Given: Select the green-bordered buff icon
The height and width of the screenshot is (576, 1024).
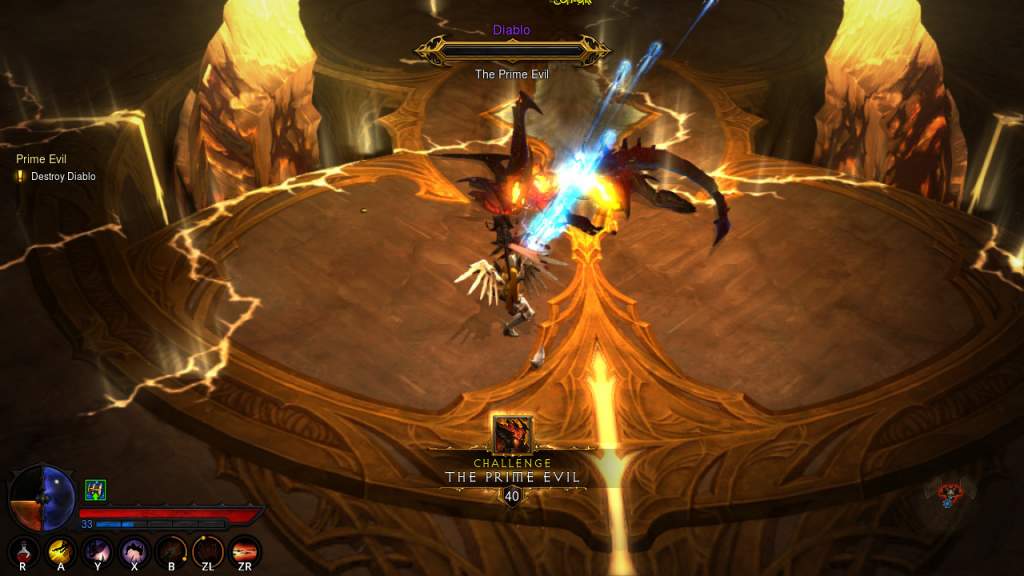Looking at the screenshot, I should [96, 490].
